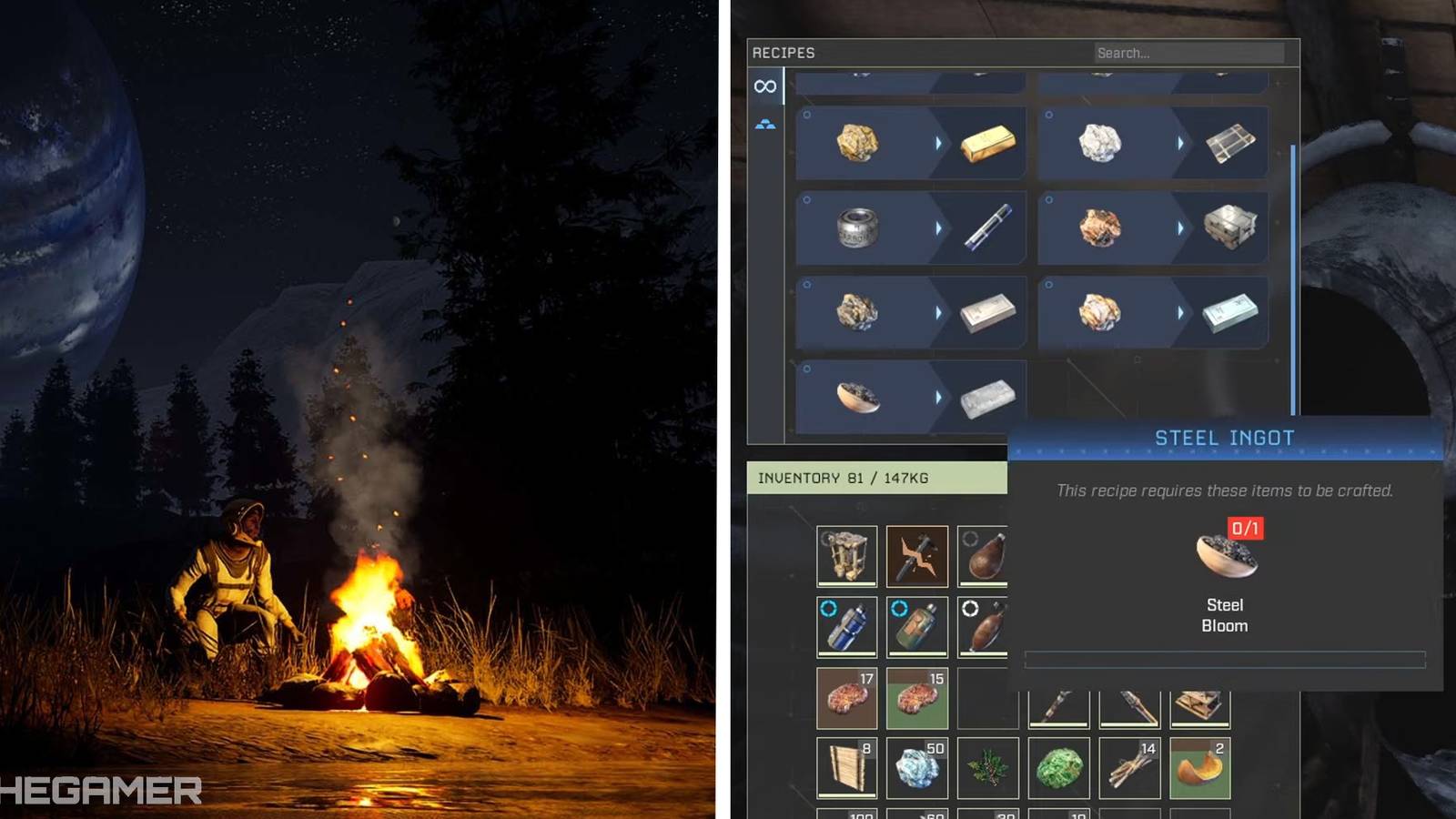Select the steel ingot recipe
This screenshot has width=1456, height=819.
[x=910, y=394]
